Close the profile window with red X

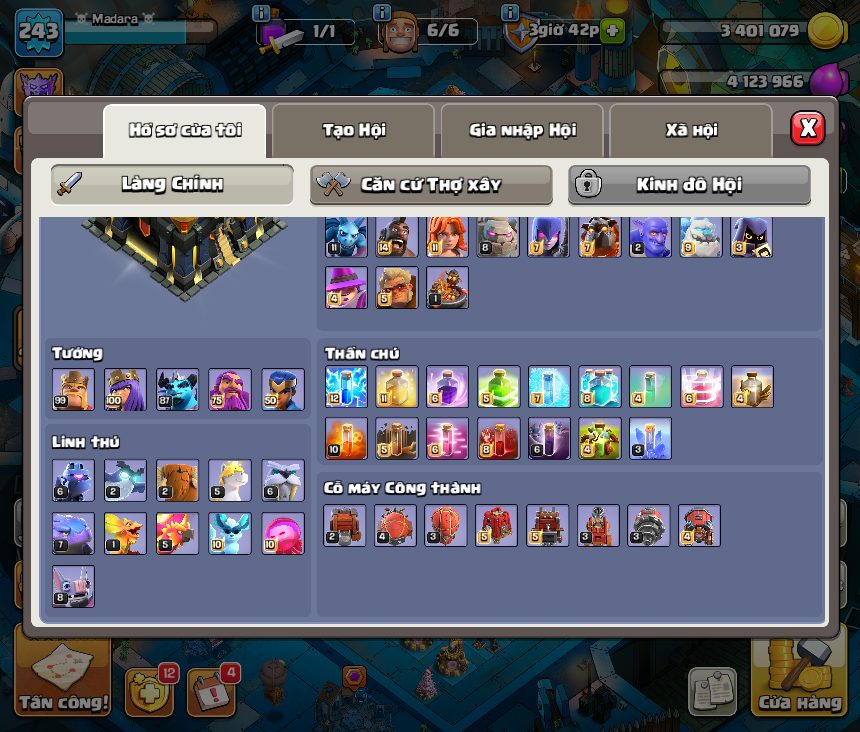[808, 128]
